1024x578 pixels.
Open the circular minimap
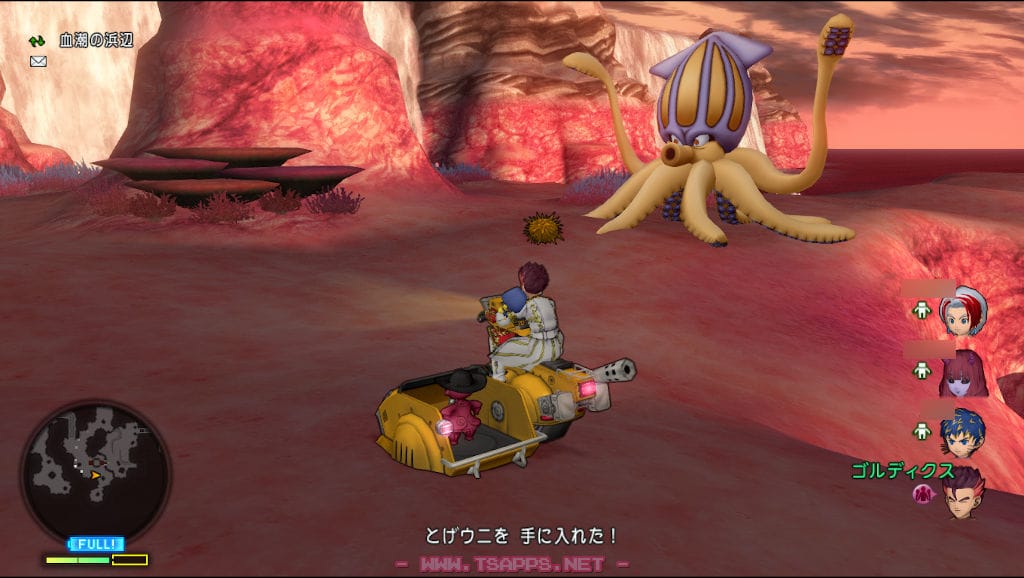[x=96, y=471]
